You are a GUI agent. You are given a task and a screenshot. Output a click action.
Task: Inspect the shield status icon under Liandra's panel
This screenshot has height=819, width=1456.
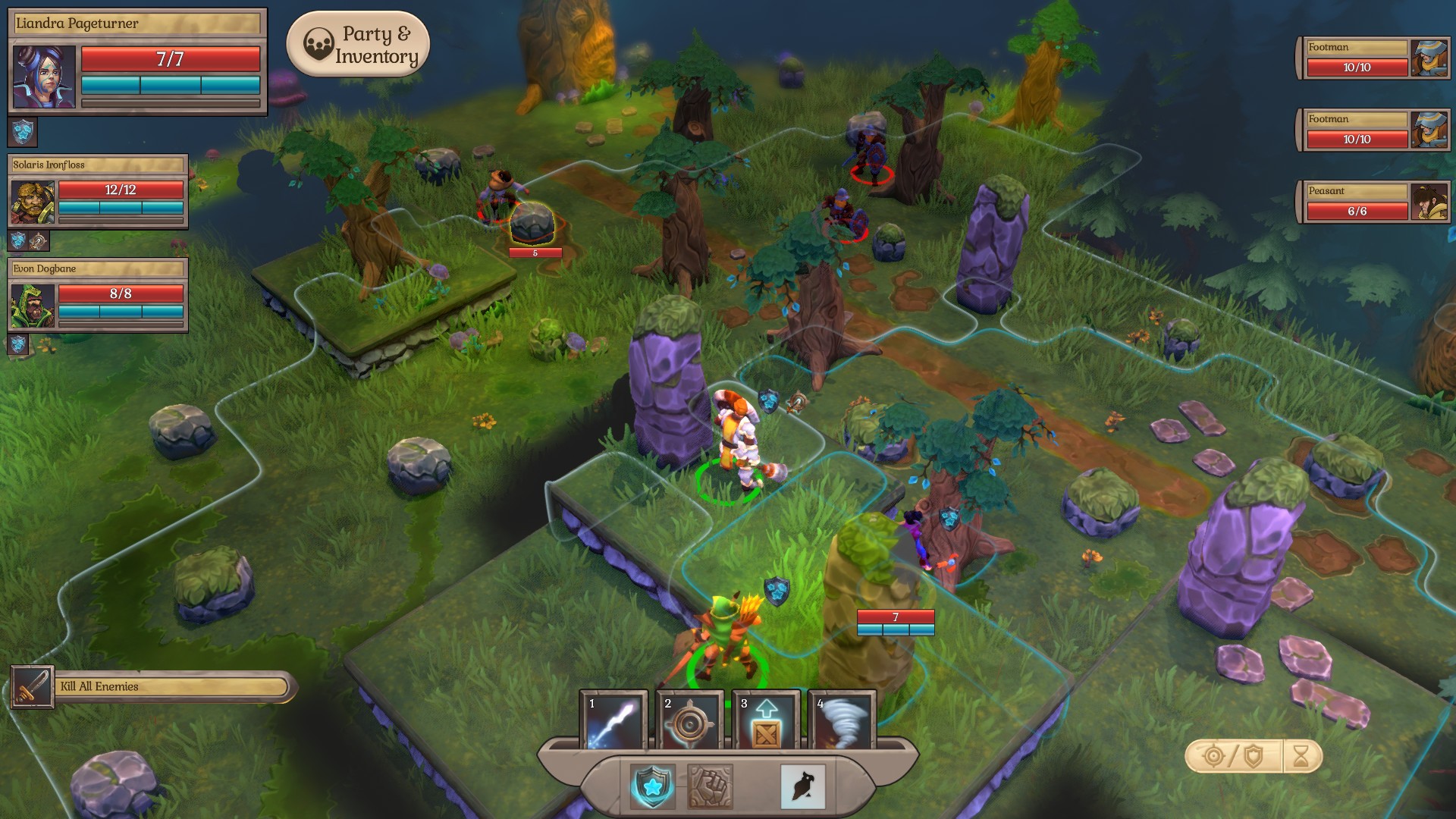23,132
